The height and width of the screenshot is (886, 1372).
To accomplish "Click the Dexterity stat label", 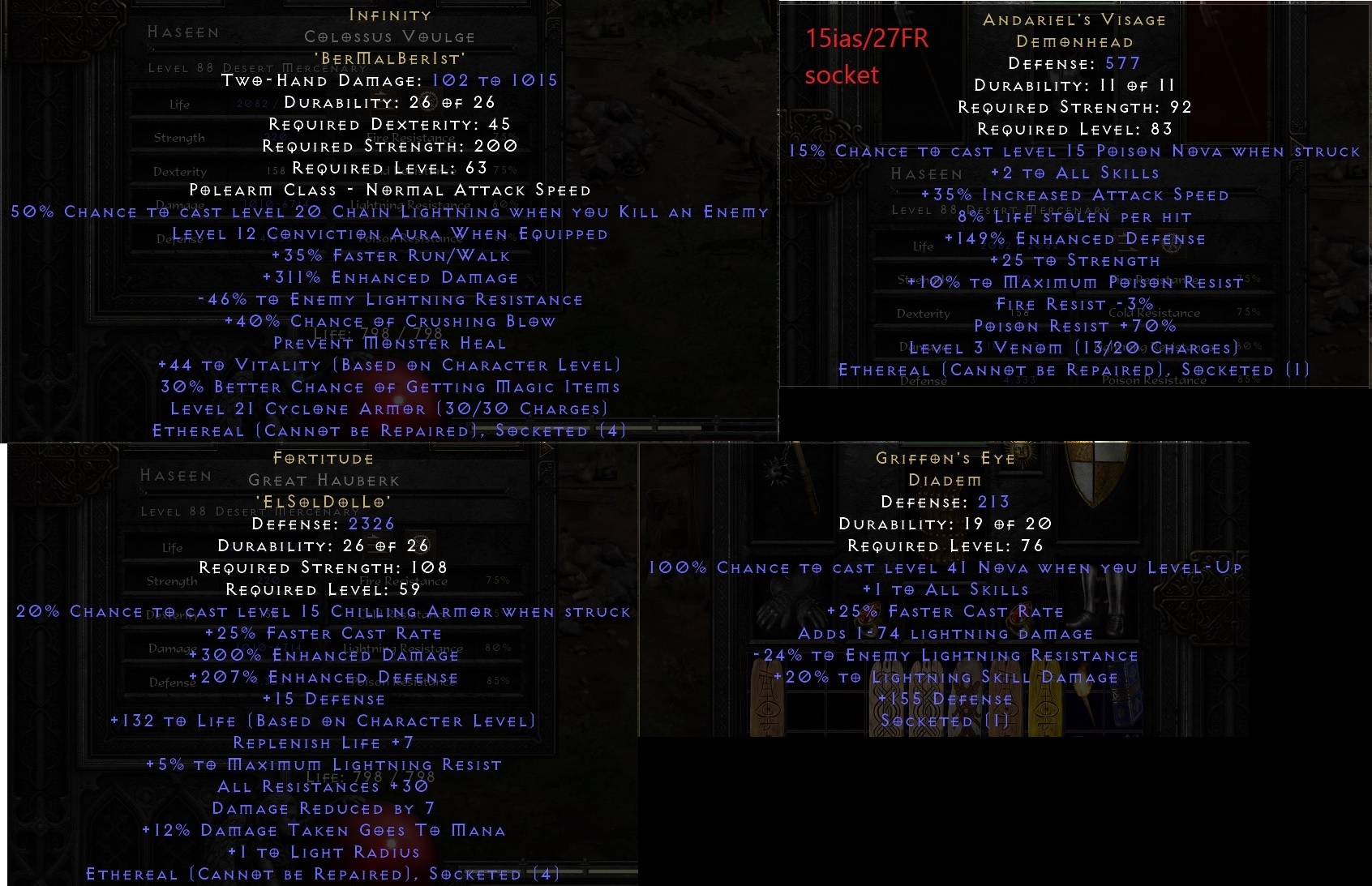I will [179, 171].
